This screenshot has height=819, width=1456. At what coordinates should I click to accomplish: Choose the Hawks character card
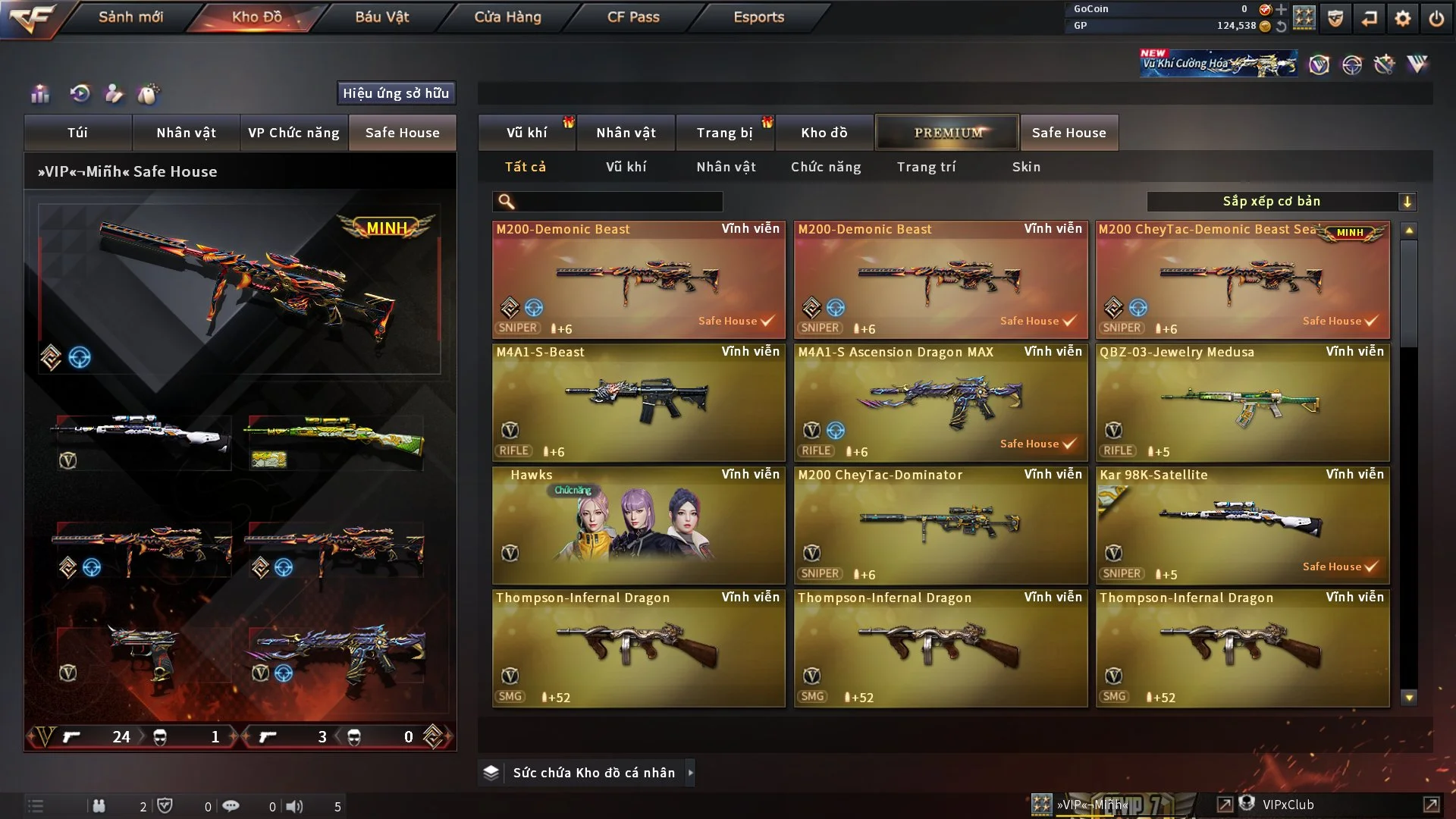pyautogui.click(x=639, y=526)
